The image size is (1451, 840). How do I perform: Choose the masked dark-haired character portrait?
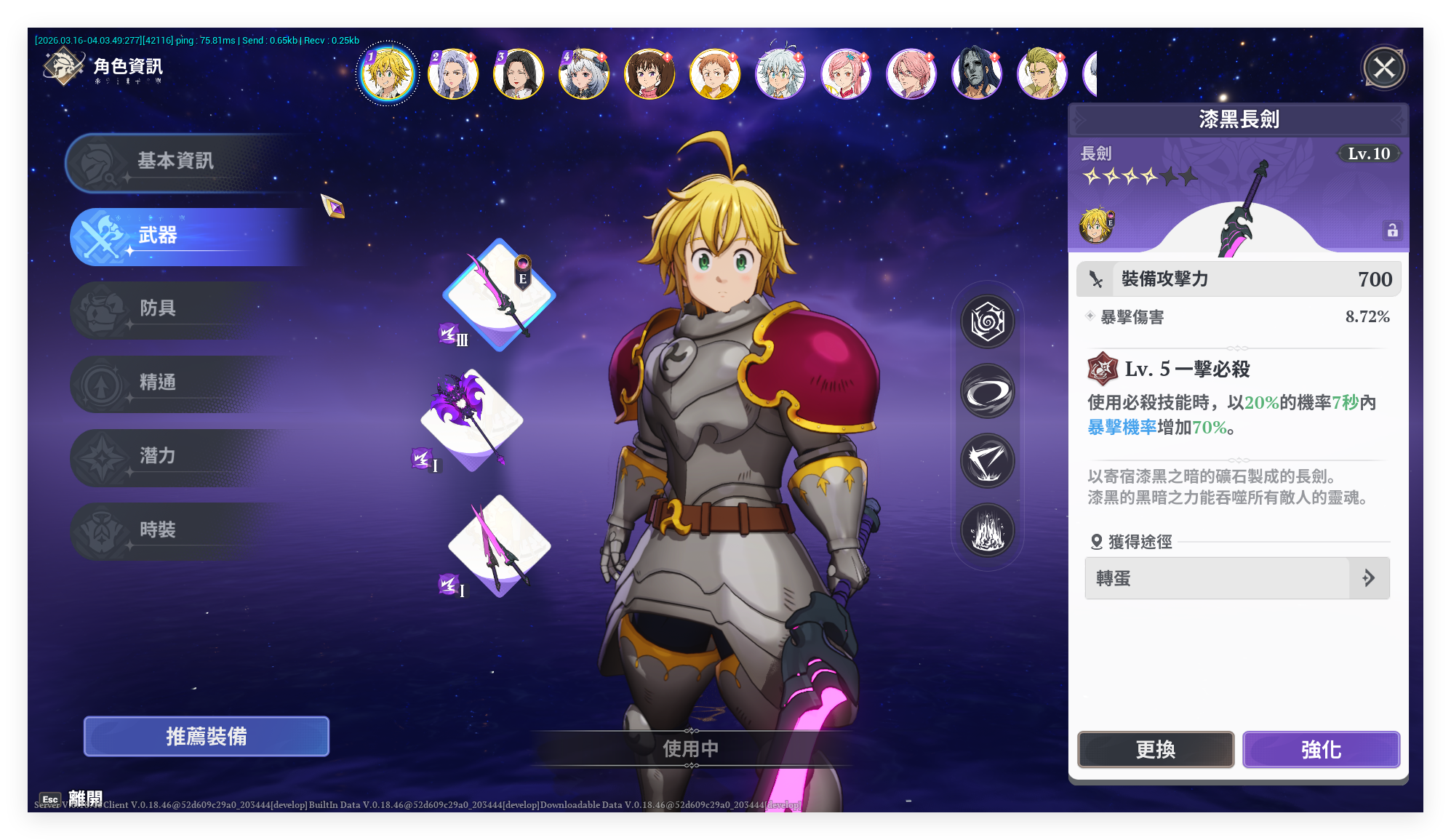click(976, 73)
